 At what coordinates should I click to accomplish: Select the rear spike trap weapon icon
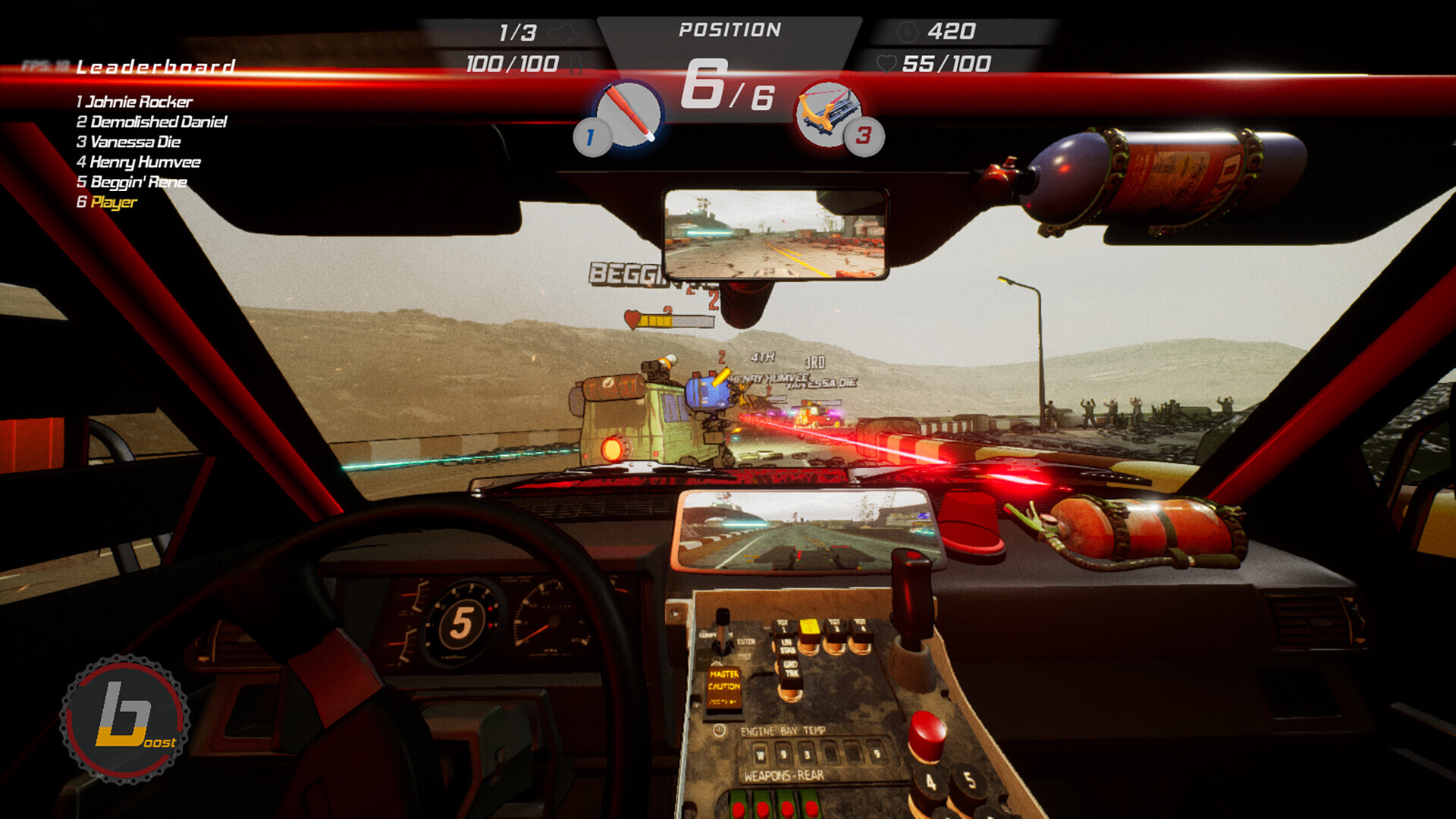tap(828, 114)
